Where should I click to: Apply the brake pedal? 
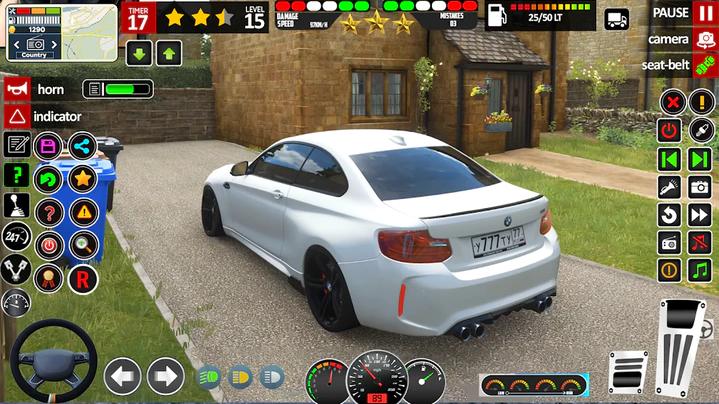coord(628,374)
